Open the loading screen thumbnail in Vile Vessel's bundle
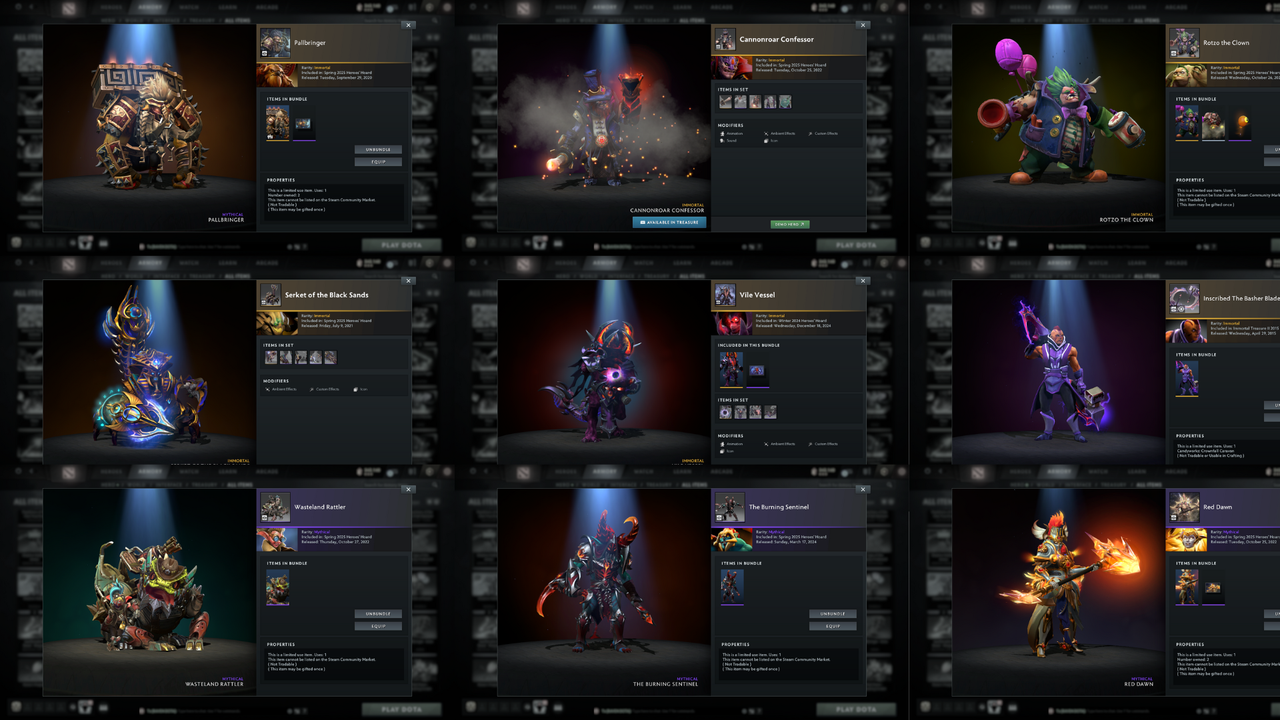 tap(757, 371)
